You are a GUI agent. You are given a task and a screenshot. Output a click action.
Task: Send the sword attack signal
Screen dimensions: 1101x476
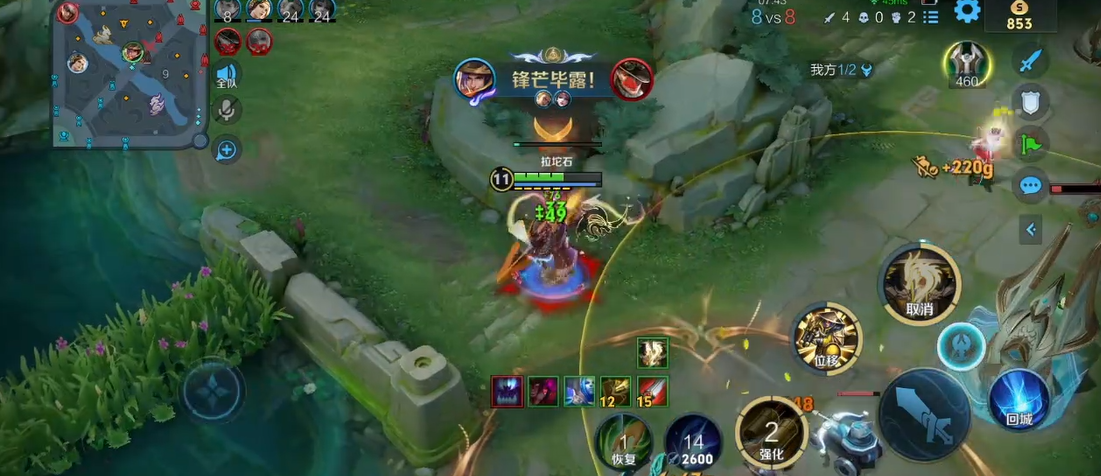[1030, 59]
